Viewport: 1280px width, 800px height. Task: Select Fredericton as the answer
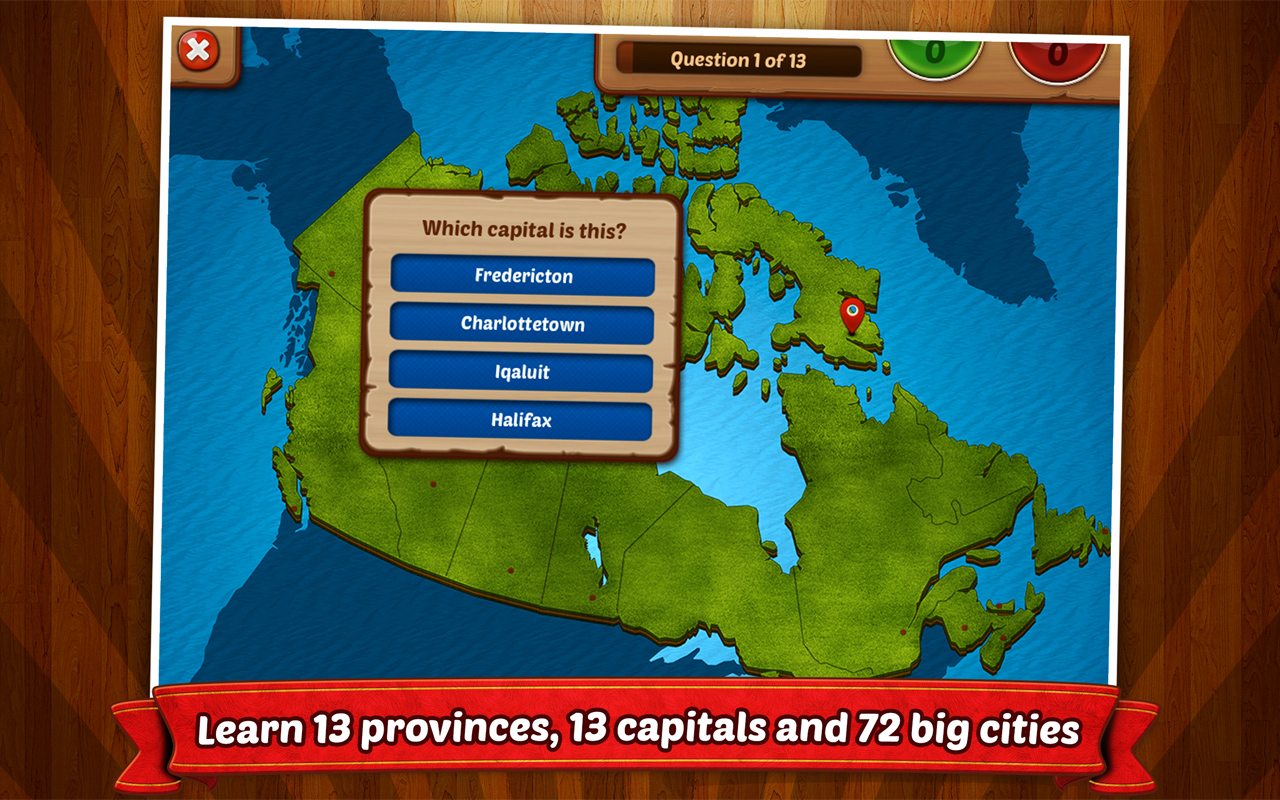524,276
